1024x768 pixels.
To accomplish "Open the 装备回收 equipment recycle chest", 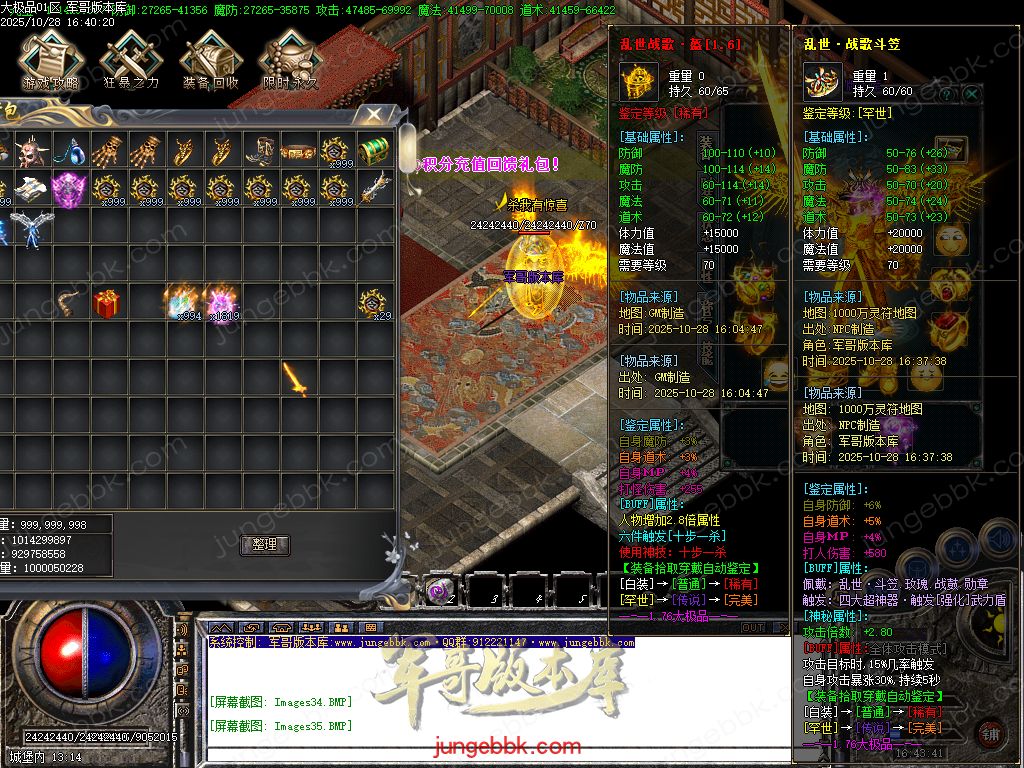I will click(210, 60).
